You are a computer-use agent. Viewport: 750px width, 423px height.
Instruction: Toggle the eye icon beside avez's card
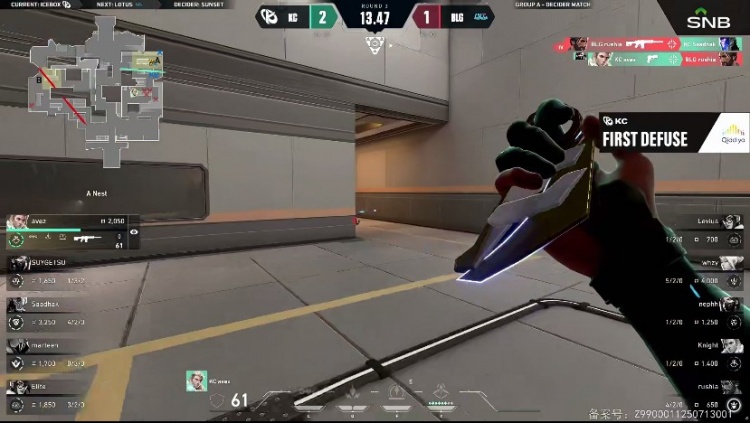pos(134,232)
